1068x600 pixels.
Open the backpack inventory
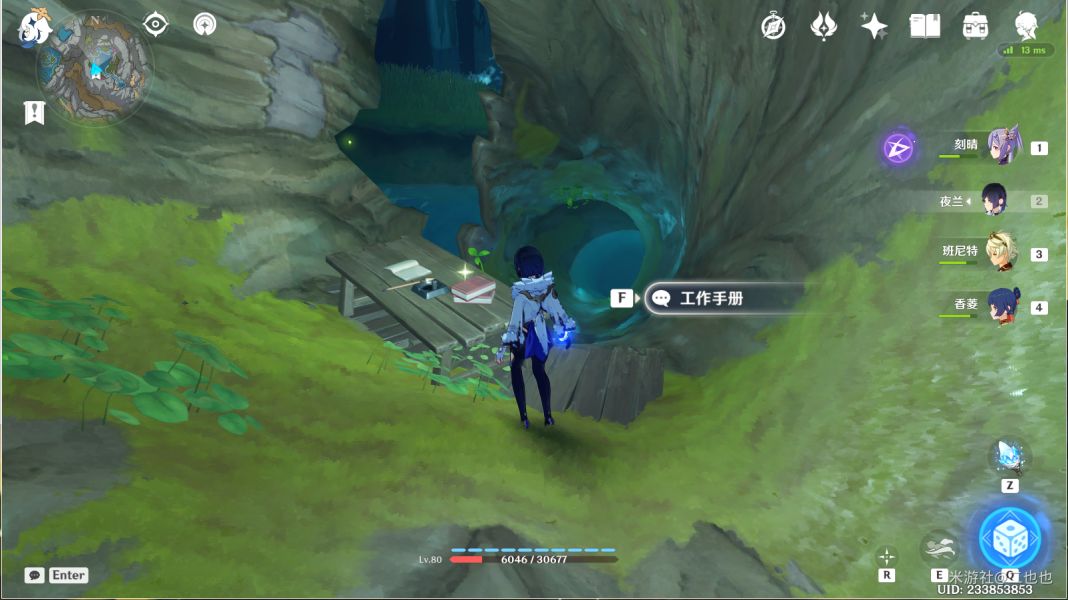(x=975, y=26)
